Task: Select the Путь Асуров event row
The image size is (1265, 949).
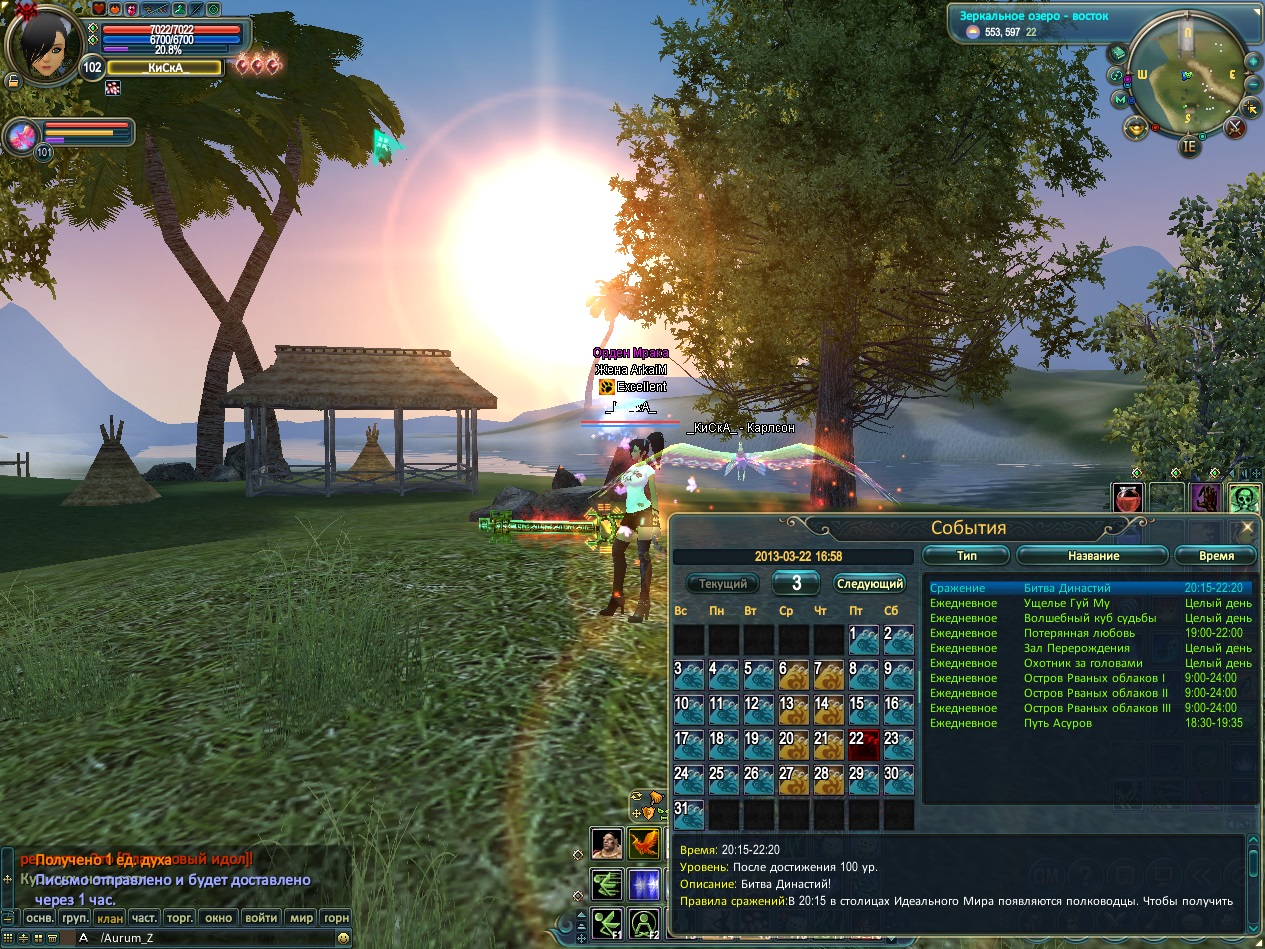Action: point(1057,723)
